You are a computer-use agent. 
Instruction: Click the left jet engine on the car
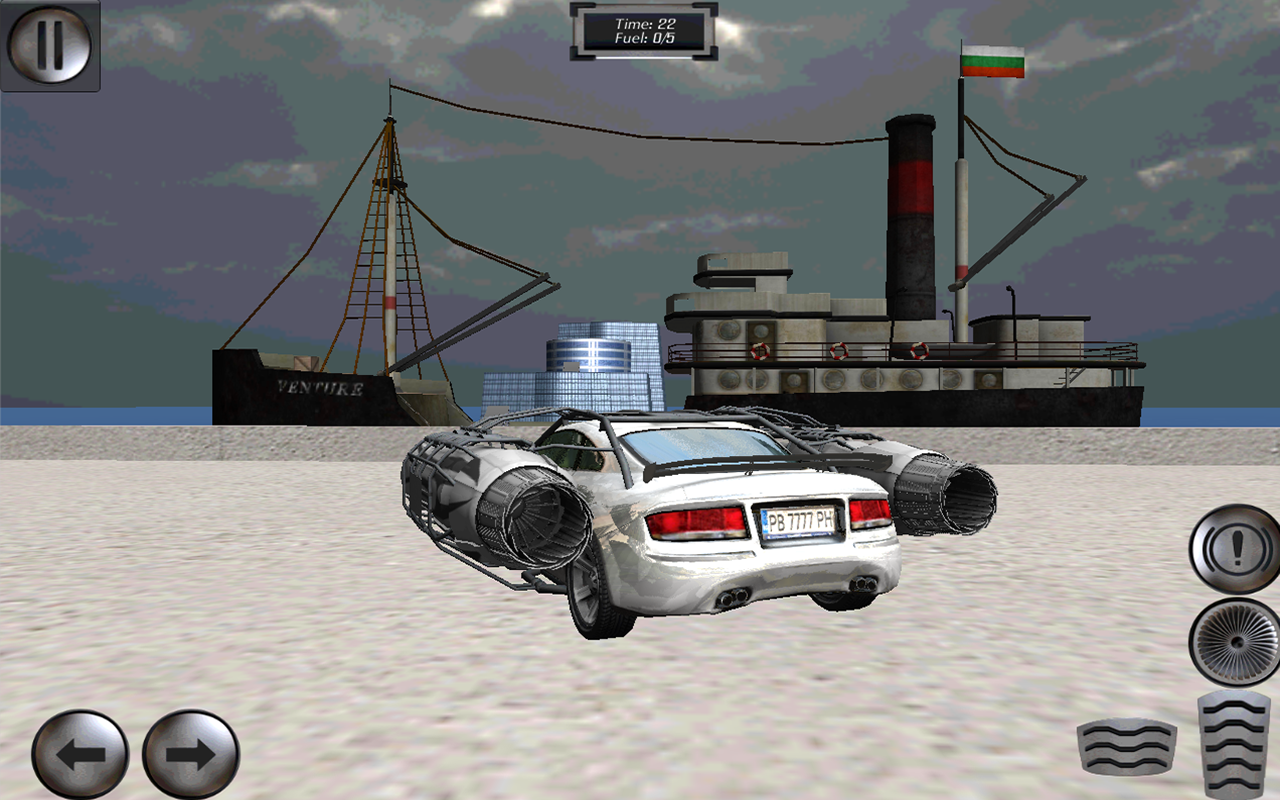[490, 510]
